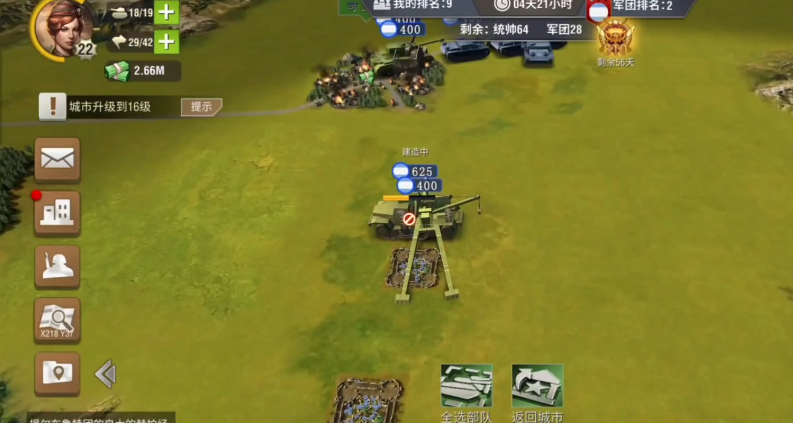View the 2.66M cash resource
Viewport: 793px width, 423px height.
pos(143,70)
